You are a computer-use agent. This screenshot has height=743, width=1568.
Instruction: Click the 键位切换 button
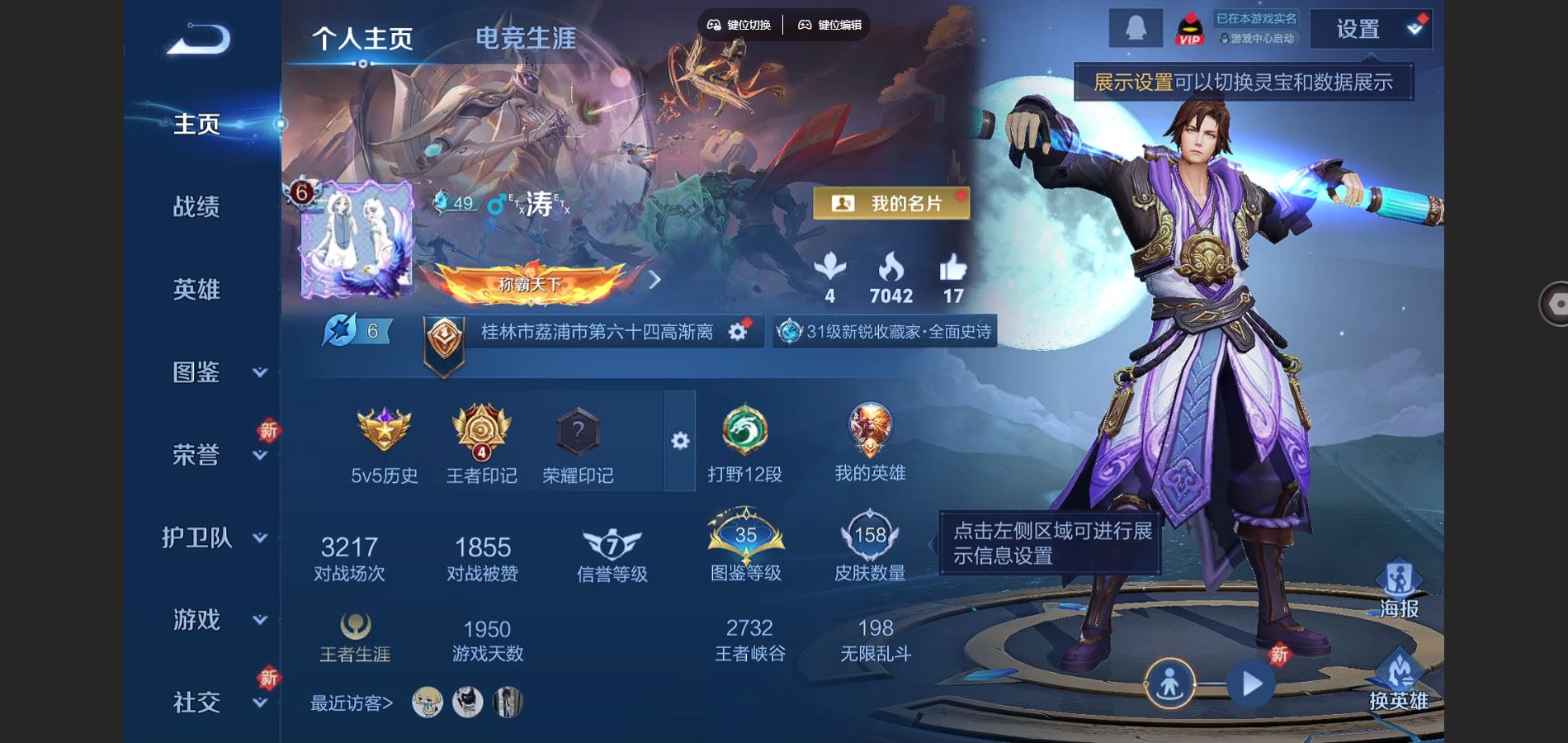739,25
